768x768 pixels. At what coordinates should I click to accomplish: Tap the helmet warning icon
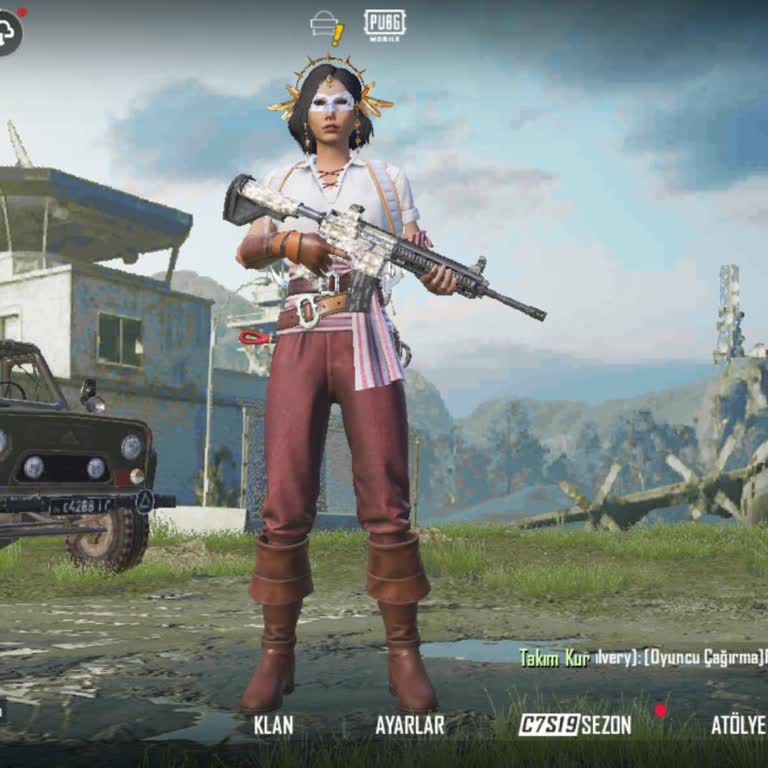click(327, 27)
